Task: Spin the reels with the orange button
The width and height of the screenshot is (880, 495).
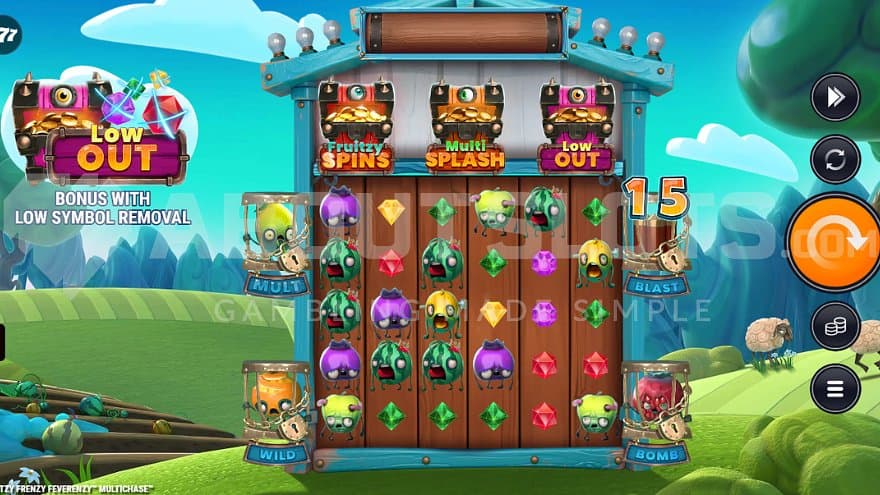Action: [836, 242]
